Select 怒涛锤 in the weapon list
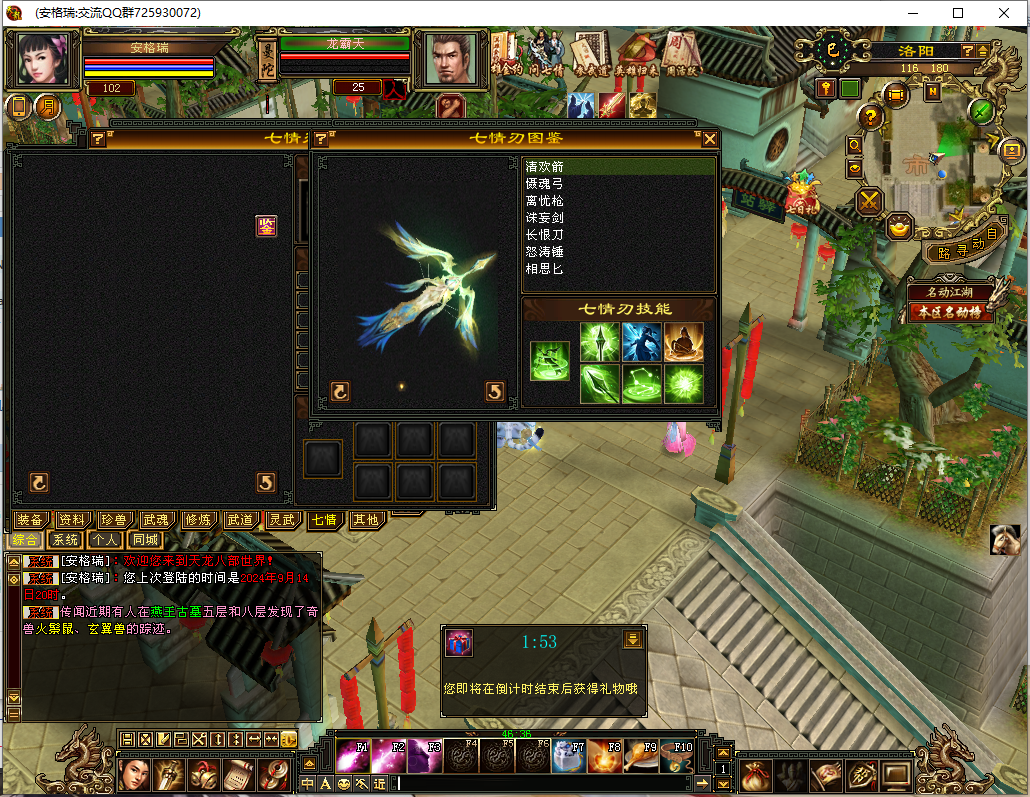The width and height of the screenshot is (1030, 797). click(x=545, y=252)
